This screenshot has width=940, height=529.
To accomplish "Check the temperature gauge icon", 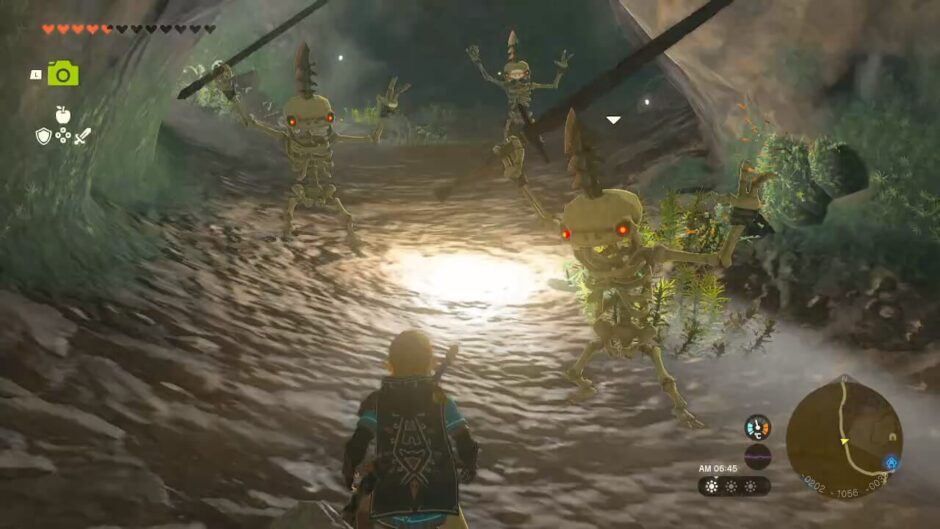I will coord(757,427).
